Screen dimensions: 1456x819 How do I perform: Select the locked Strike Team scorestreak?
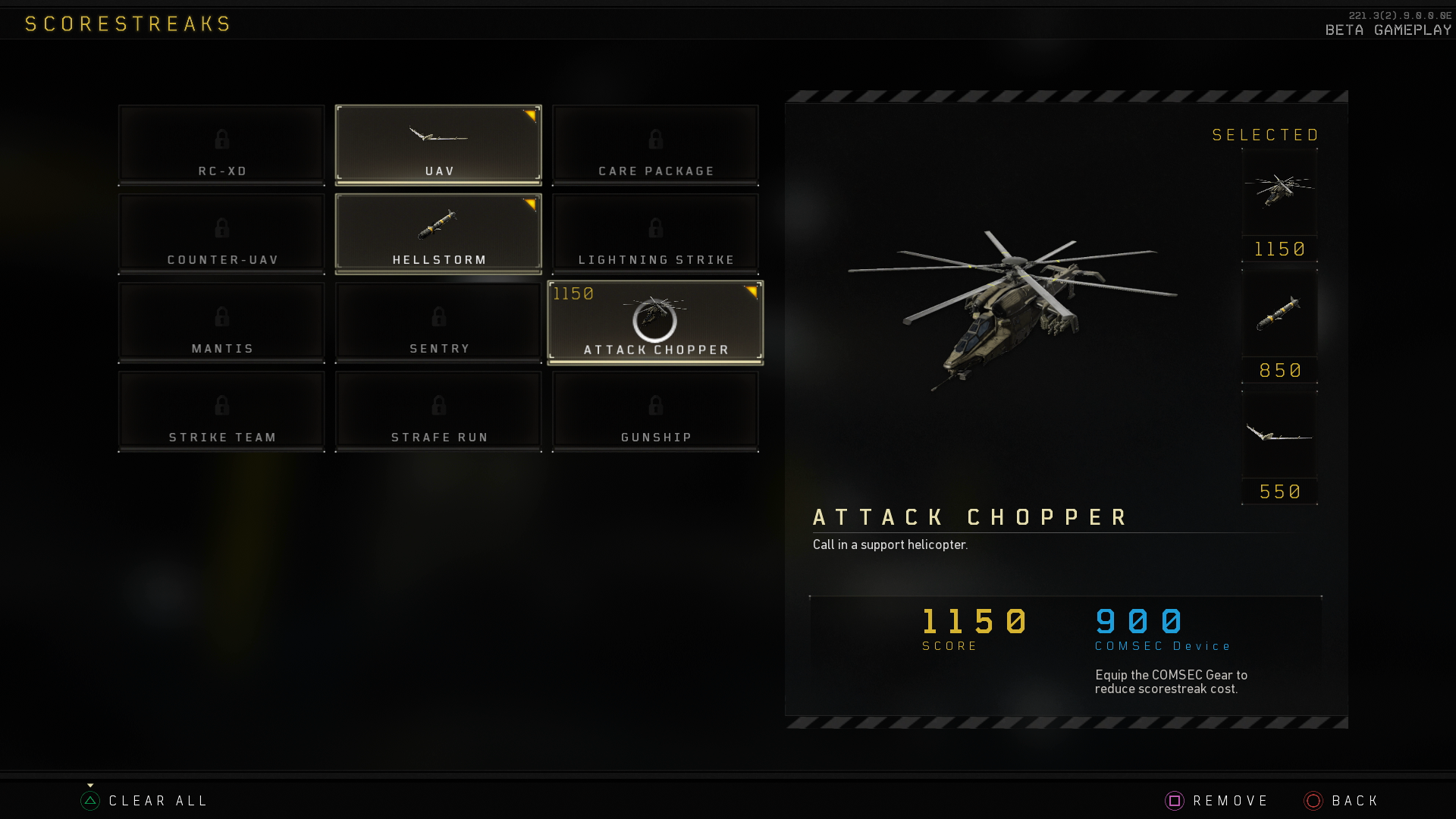[x=221, y=410]
